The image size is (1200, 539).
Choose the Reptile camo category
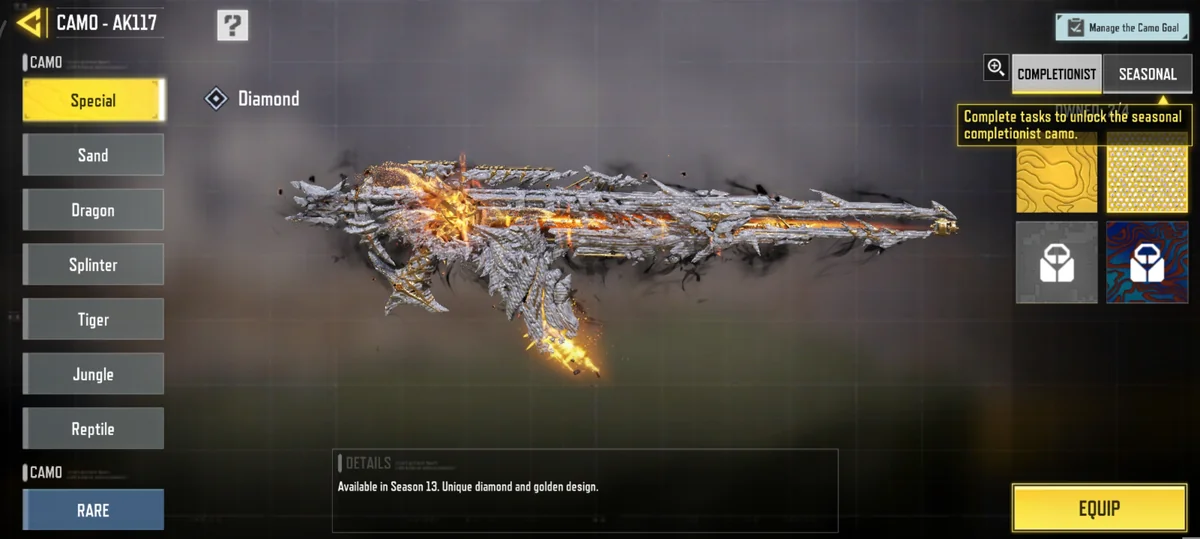point(93,429)
